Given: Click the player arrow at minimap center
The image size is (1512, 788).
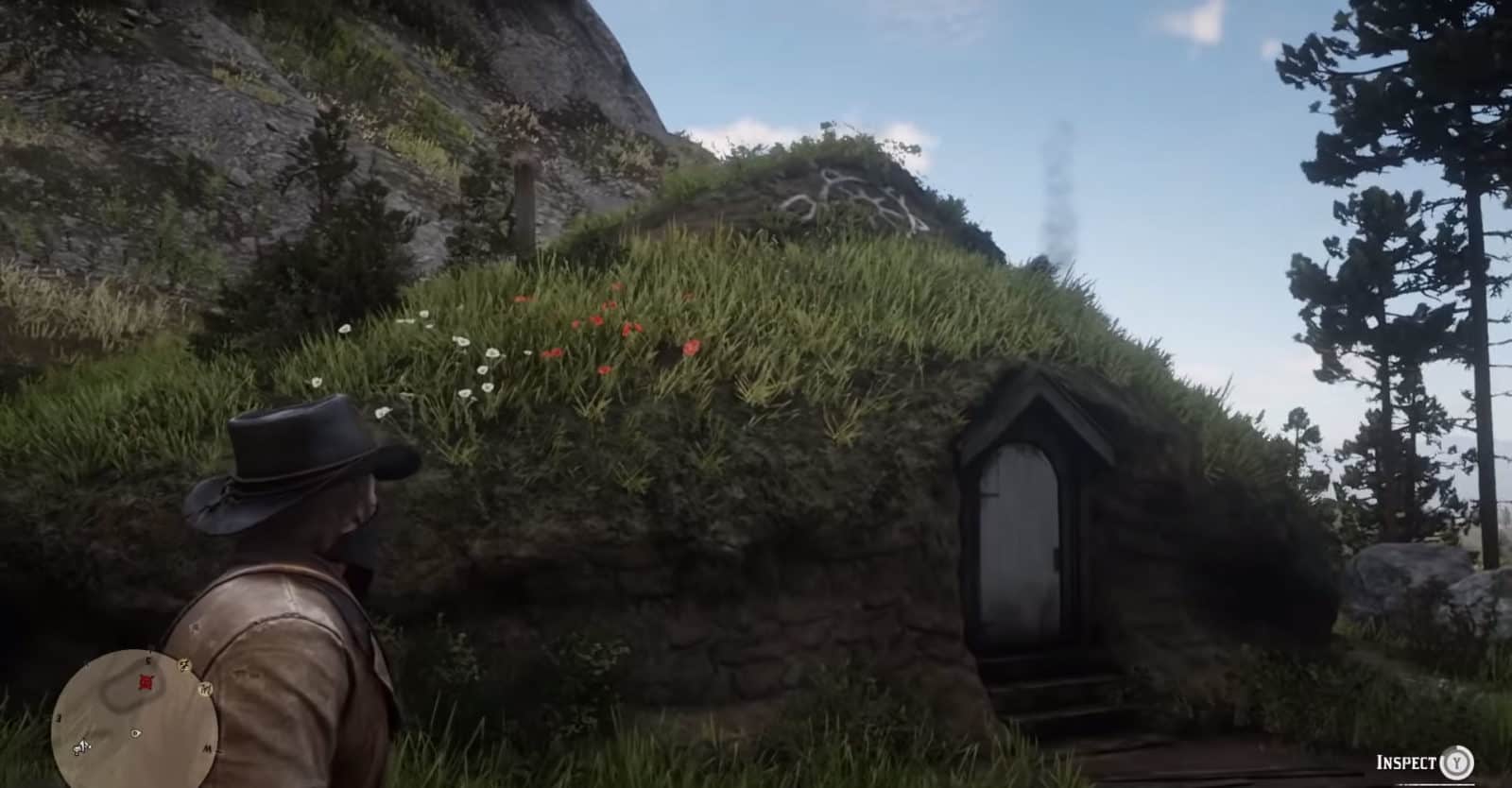Looking at the screenshot, I should (135, 732).
